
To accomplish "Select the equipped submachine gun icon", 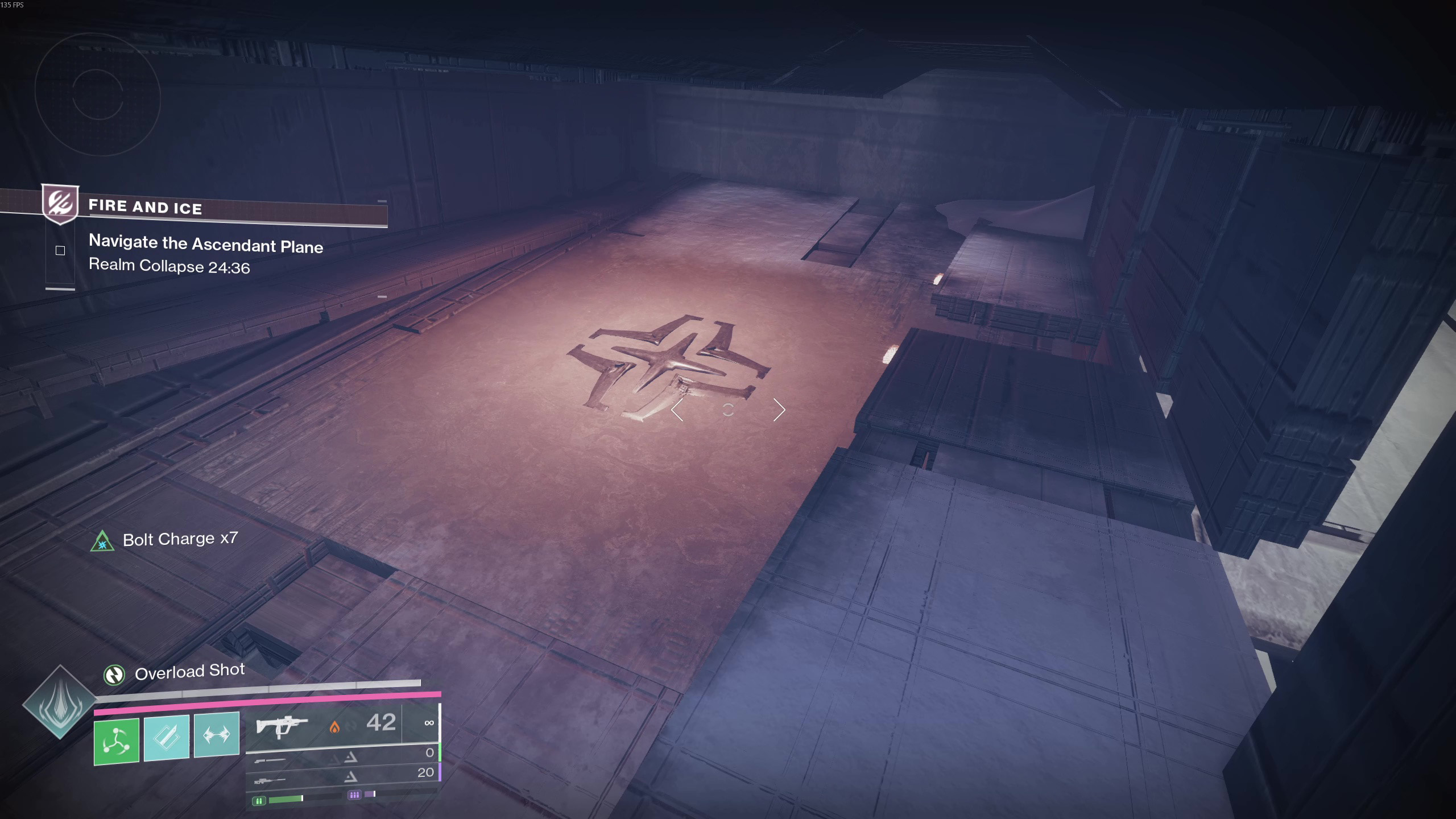I will point(282,726).
